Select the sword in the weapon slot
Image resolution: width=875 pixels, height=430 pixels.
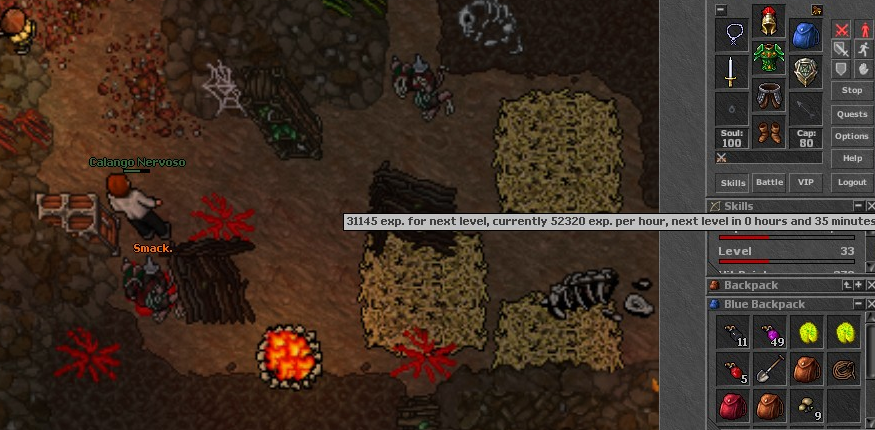732,72
